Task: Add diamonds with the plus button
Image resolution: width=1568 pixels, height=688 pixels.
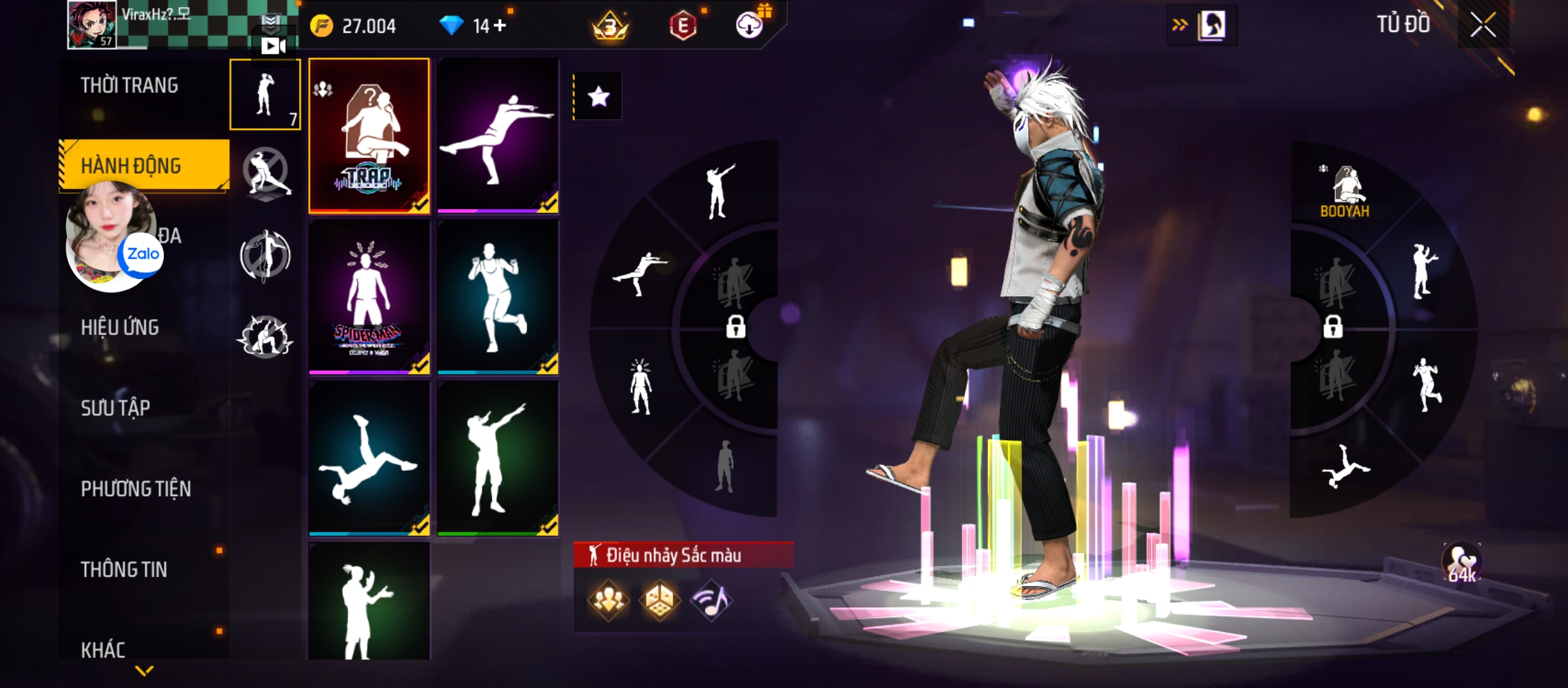Action: [500, 25]
